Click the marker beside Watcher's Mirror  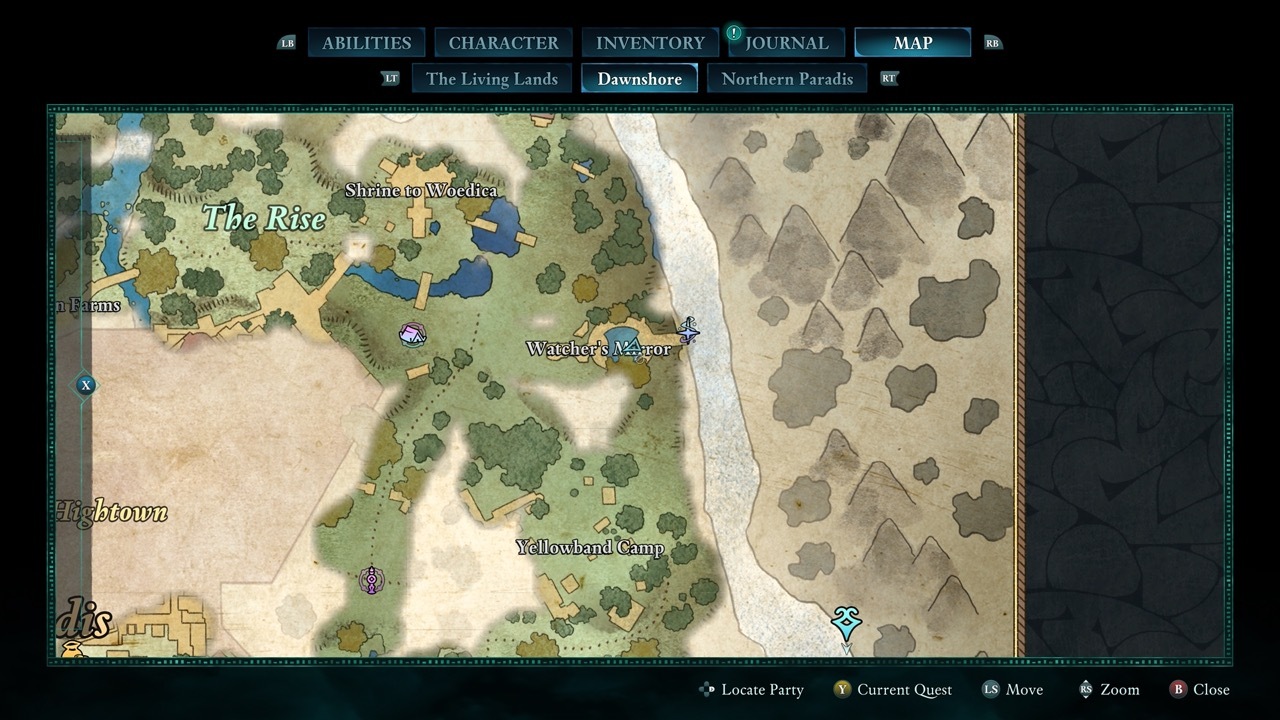688,330
